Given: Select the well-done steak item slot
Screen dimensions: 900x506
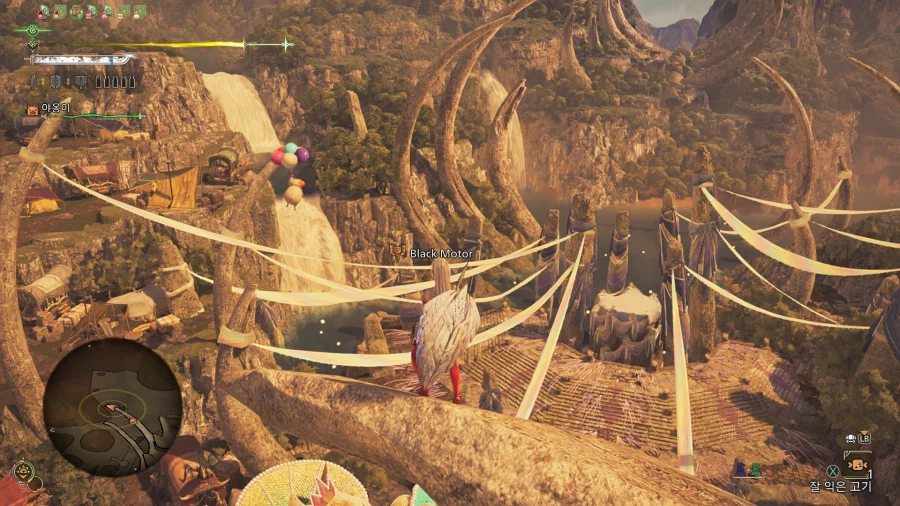Looking at the screenshot, I should coord(857,464).
